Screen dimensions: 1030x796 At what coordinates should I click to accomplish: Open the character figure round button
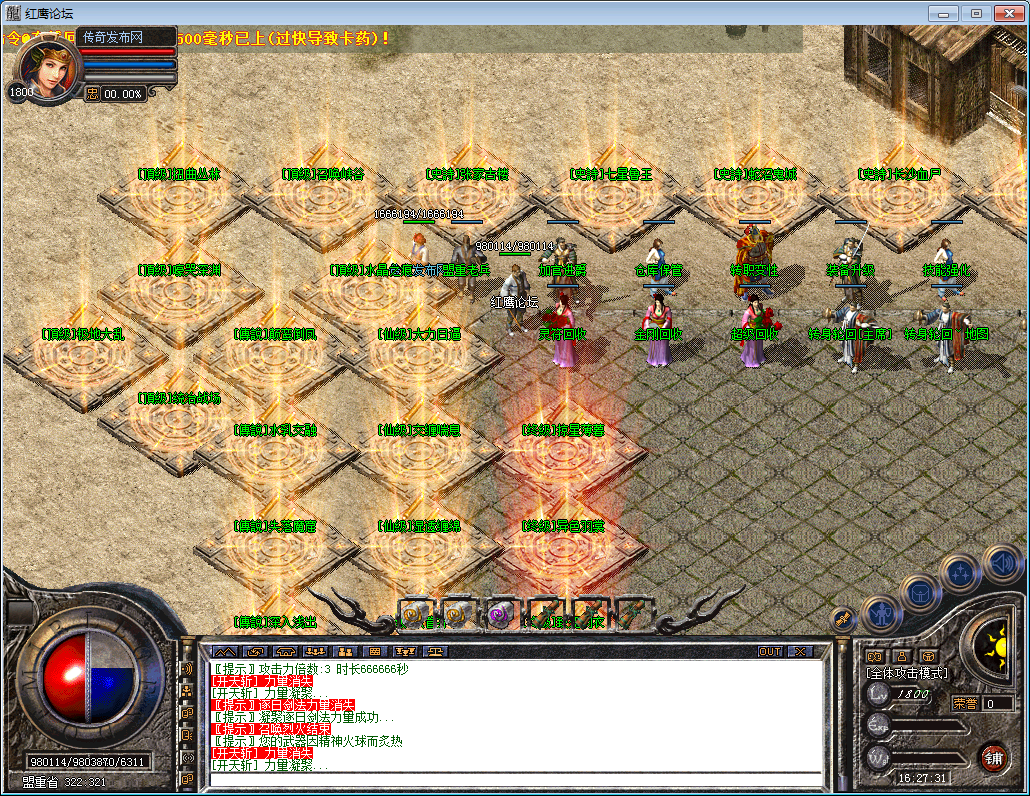(881, 612)
